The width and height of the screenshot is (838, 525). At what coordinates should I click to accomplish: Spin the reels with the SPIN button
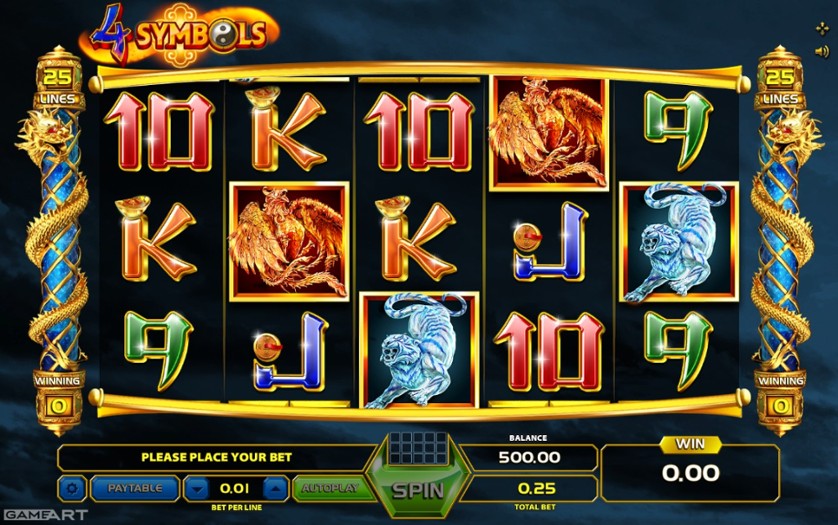coord(418,491)
